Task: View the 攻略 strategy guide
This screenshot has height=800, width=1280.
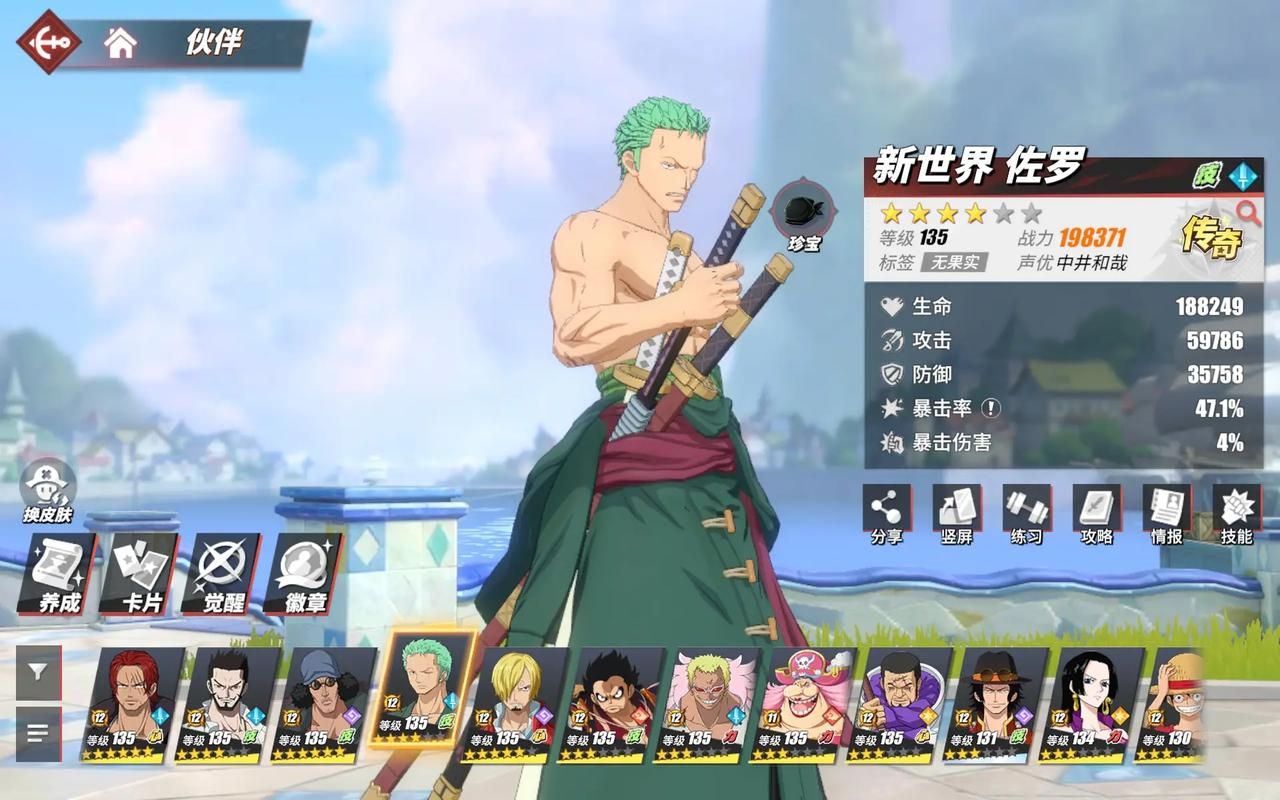Action: click(x=1097, y=514)
